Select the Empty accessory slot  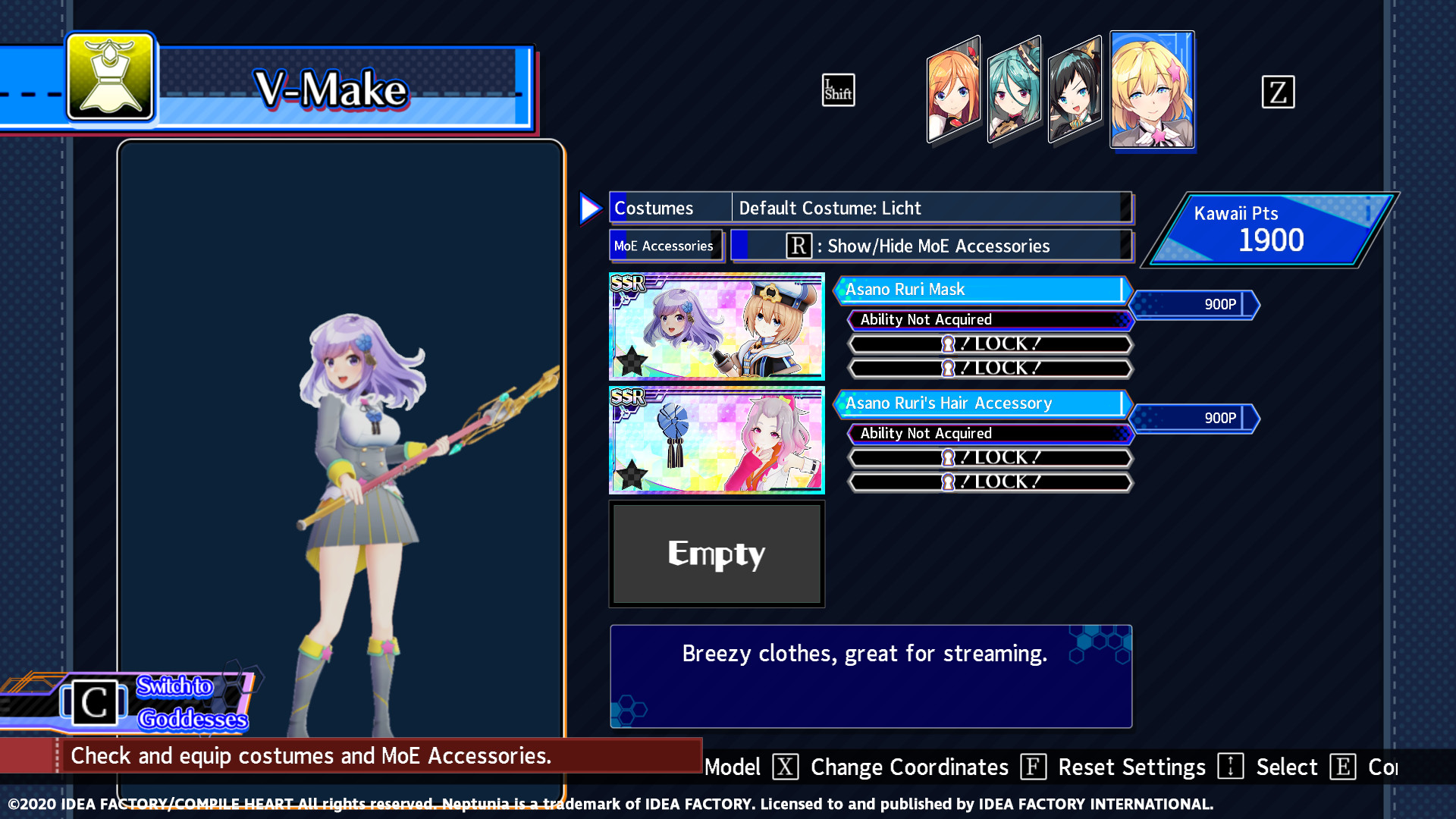[716, 554]
